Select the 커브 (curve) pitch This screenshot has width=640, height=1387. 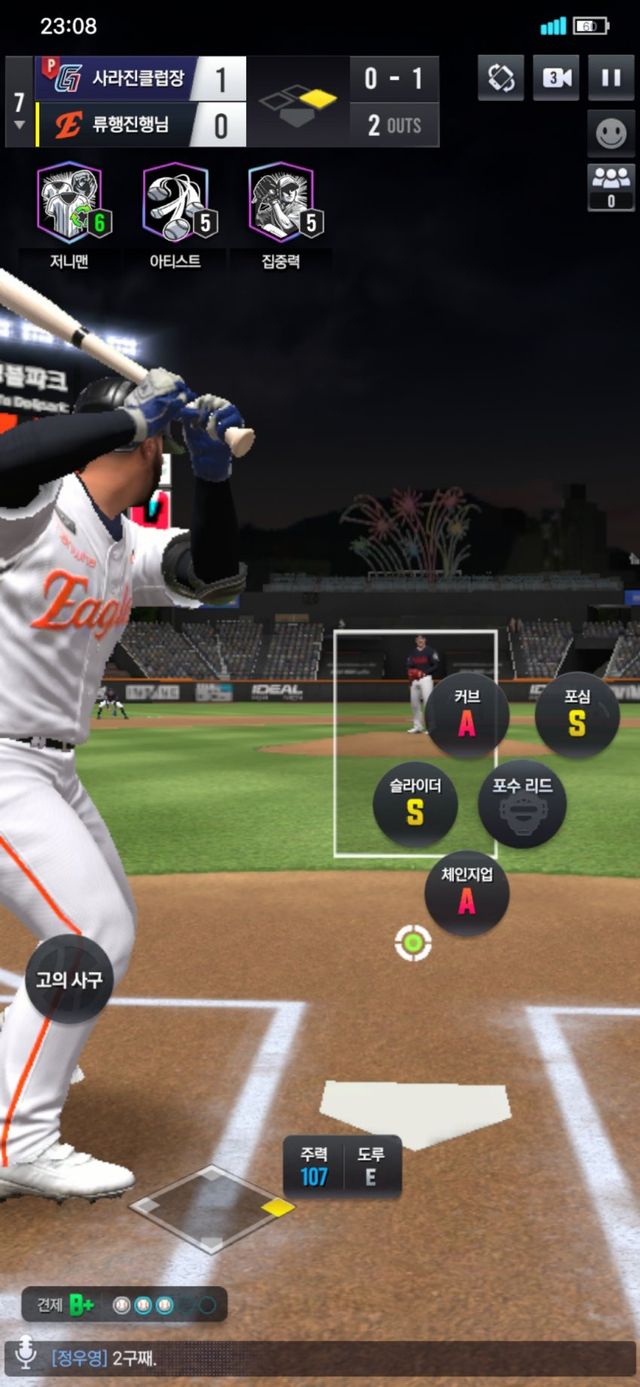click(467, 715)
